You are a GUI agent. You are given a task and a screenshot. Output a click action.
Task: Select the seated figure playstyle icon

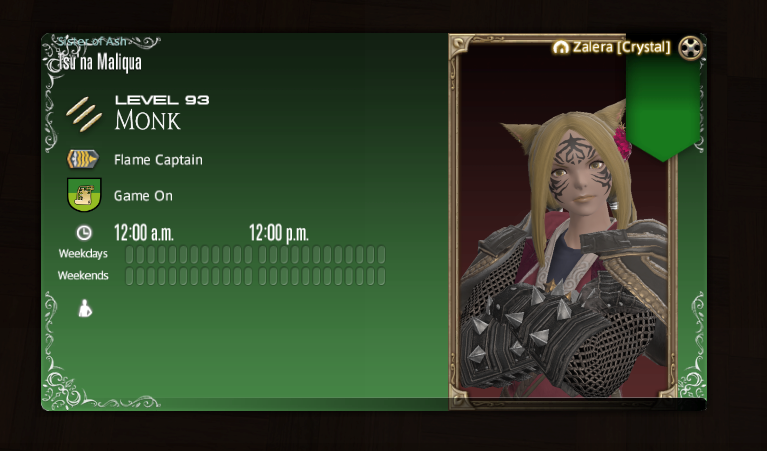(x=85, y=308)
